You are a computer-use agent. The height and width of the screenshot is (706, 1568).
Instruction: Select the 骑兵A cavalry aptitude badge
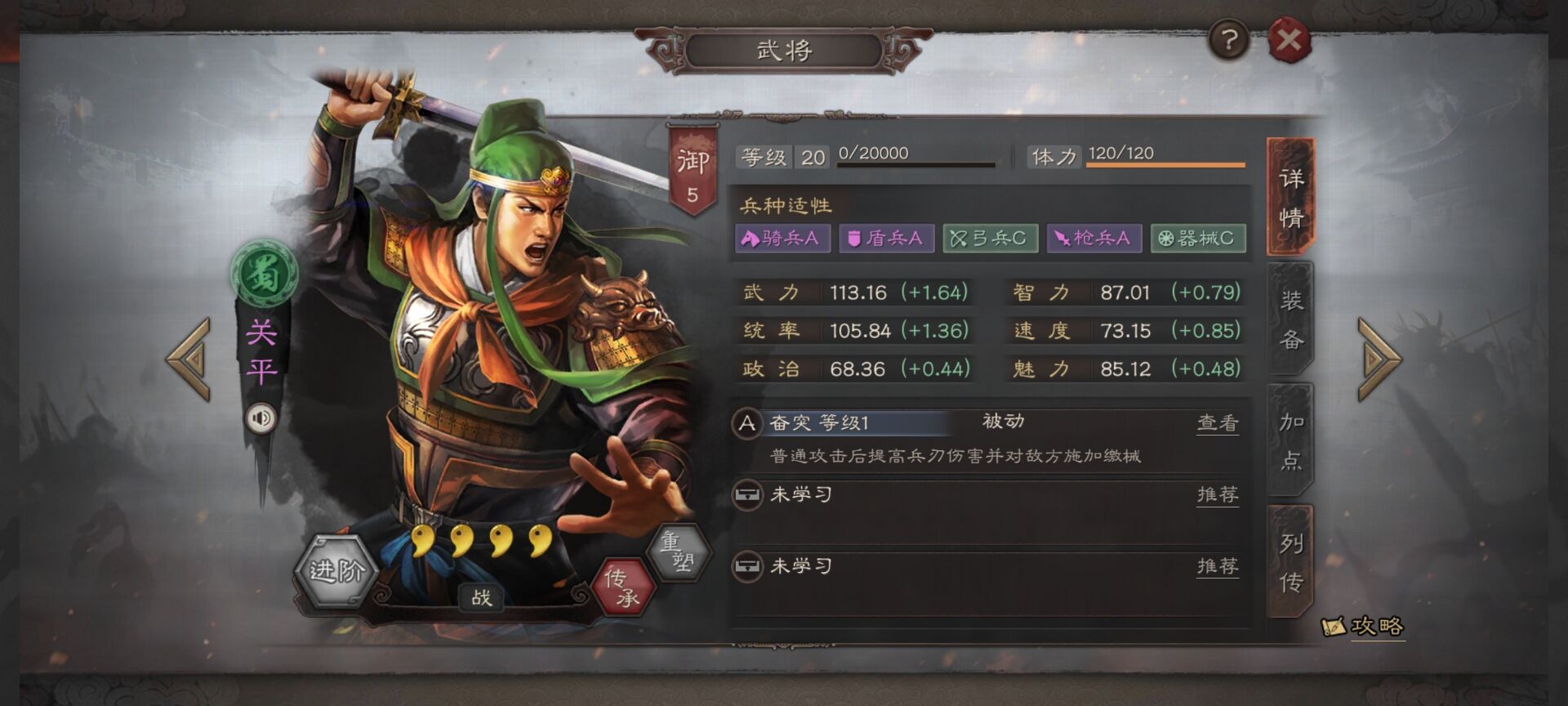coord(780,239)
